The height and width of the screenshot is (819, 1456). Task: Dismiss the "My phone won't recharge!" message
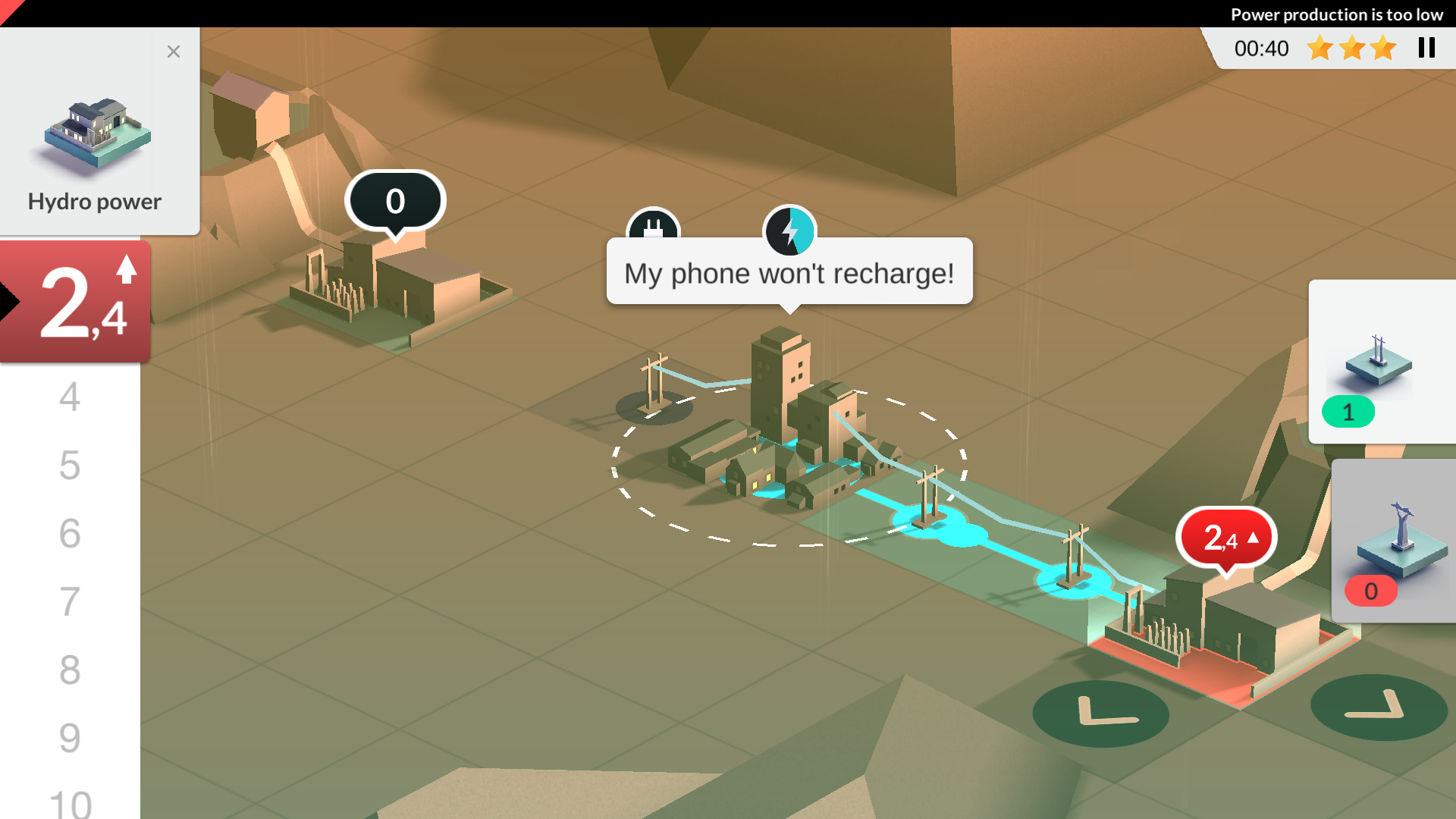coord(789,273)
